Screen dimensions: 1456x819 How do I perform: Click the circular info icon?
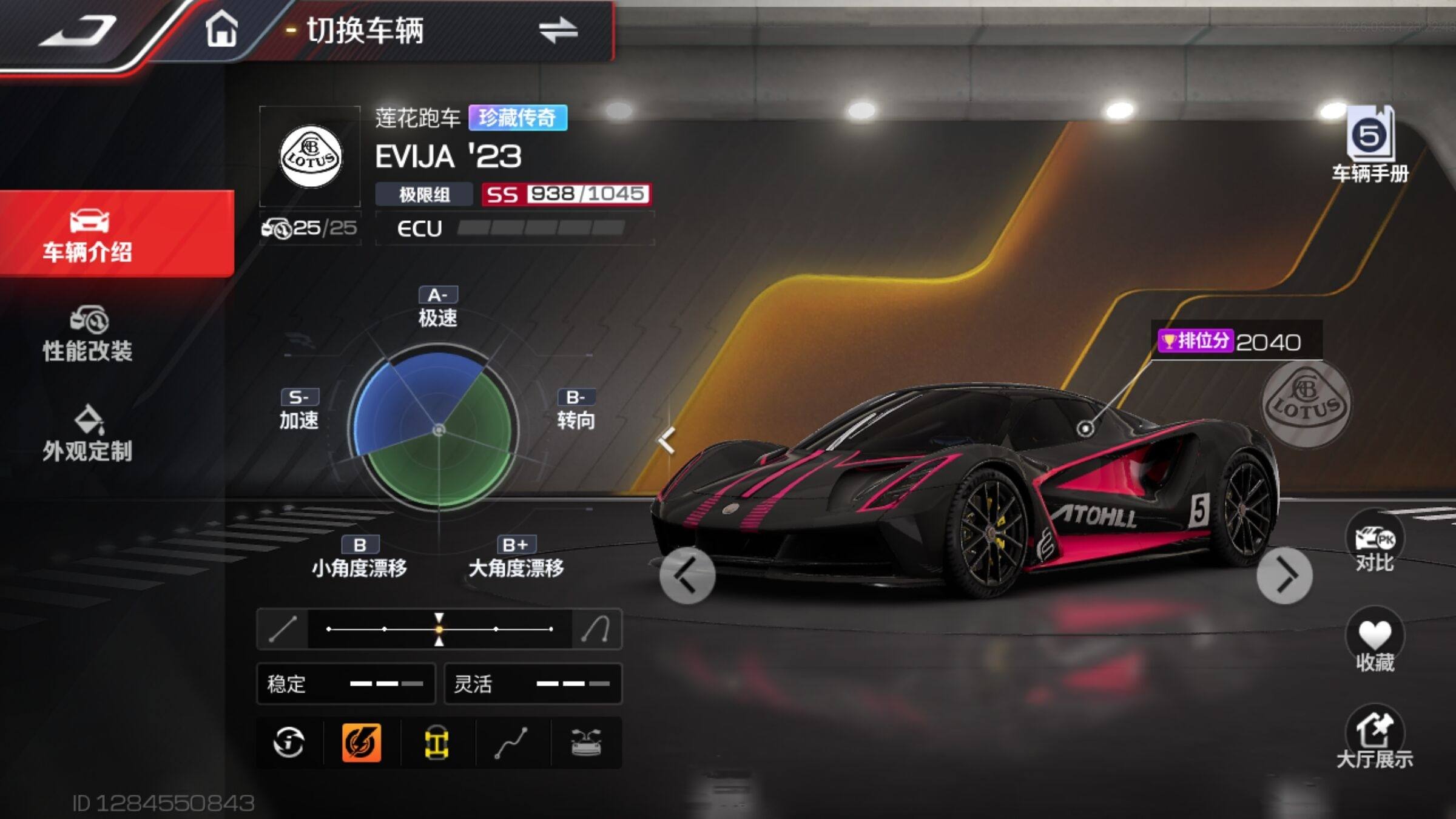click(288, 742)
